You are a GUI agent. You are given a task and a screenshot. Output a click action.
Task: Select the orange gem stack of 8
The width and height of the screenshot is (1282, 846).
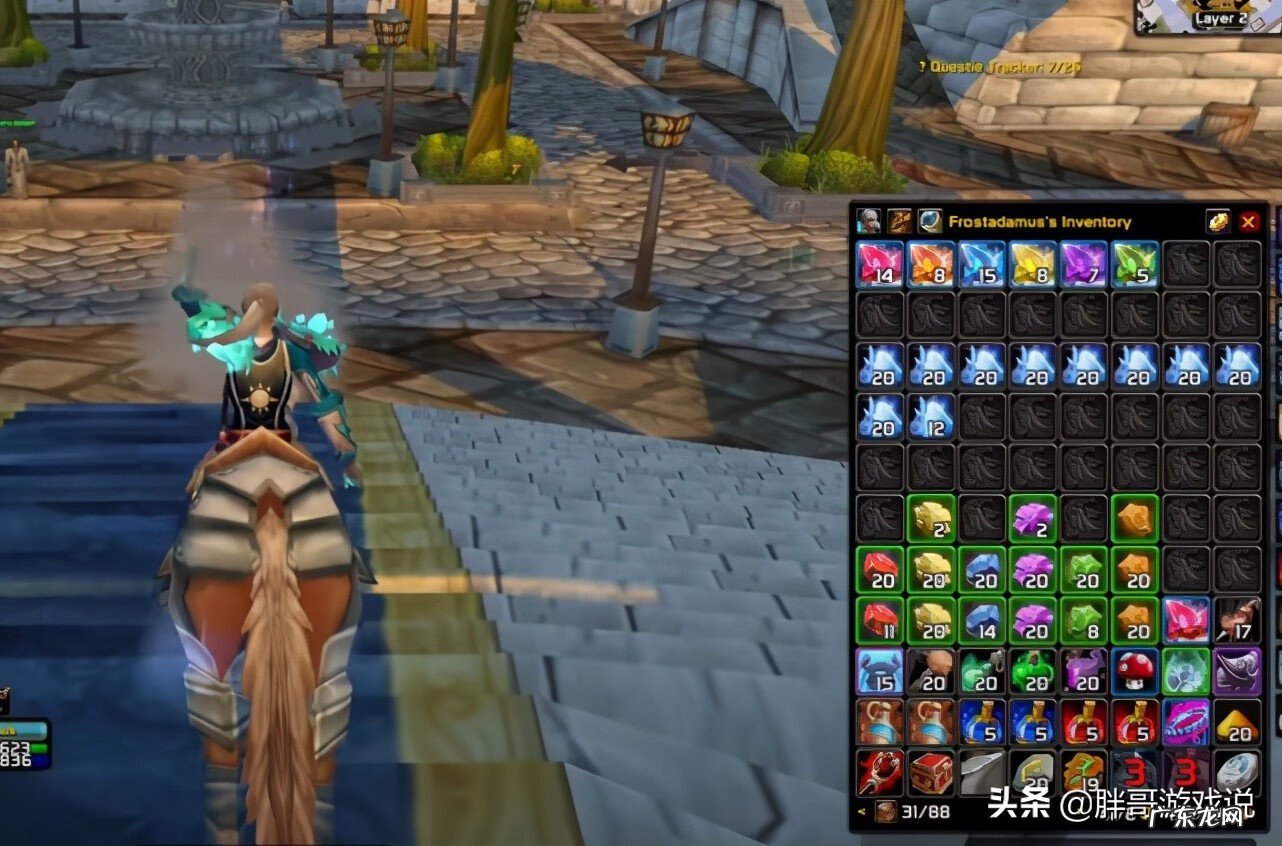932,264
